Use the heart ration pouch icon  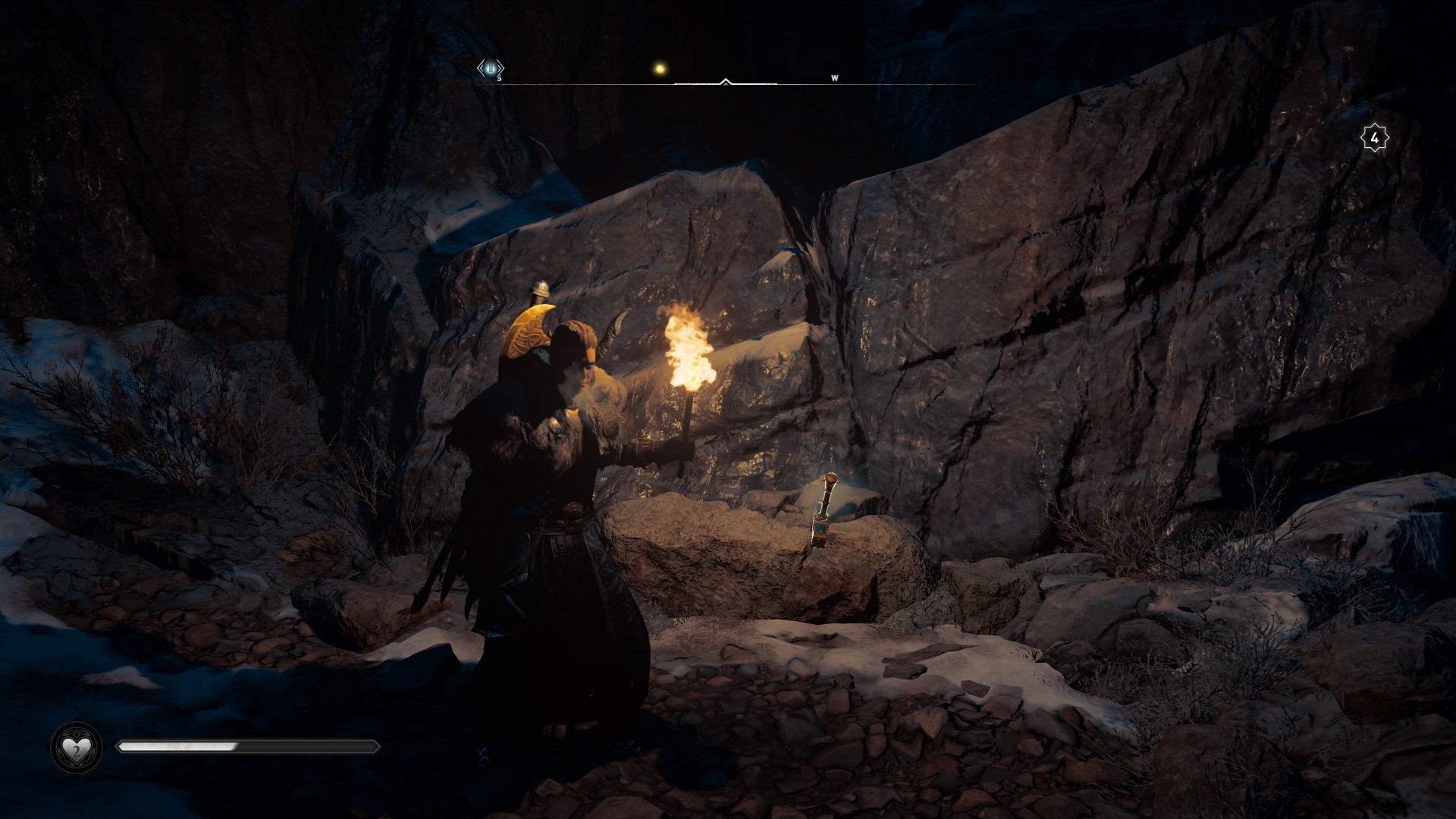click(x=76, y=748)
